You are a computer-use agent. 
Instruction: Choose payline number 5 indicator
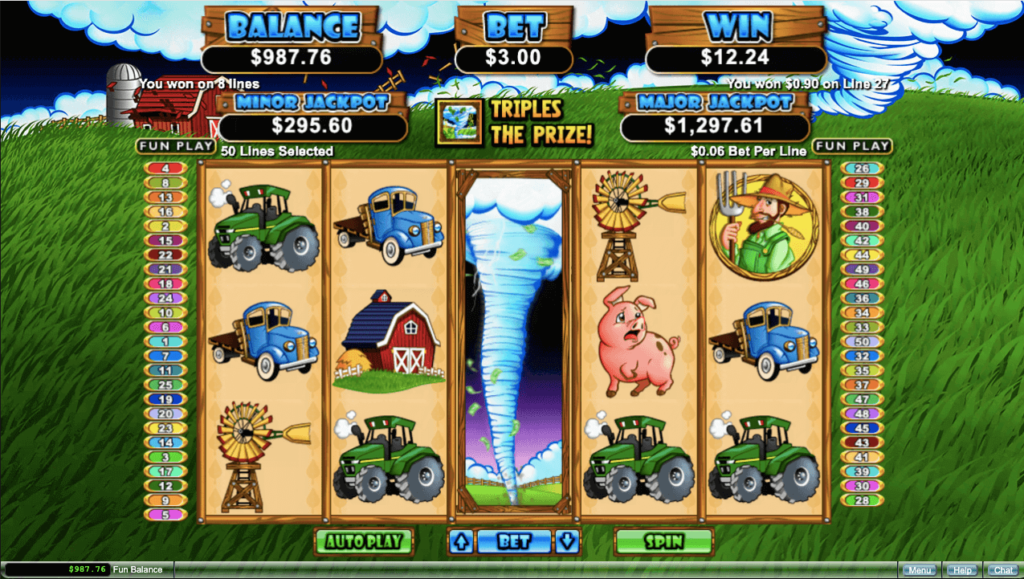coord(165,515)
